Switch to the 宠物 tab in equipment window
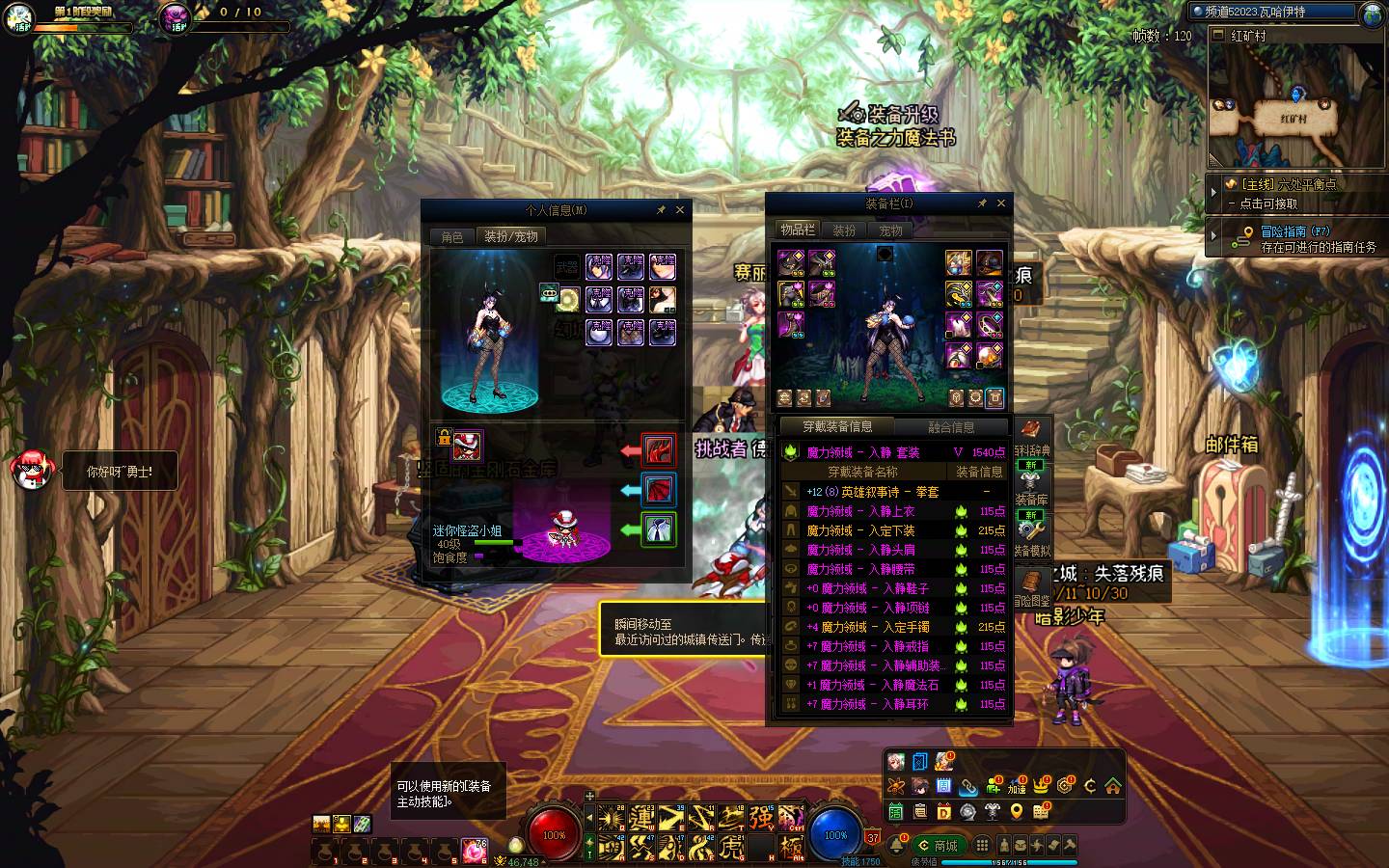This screenshot has width=1389, height=868. coord(890,231)
